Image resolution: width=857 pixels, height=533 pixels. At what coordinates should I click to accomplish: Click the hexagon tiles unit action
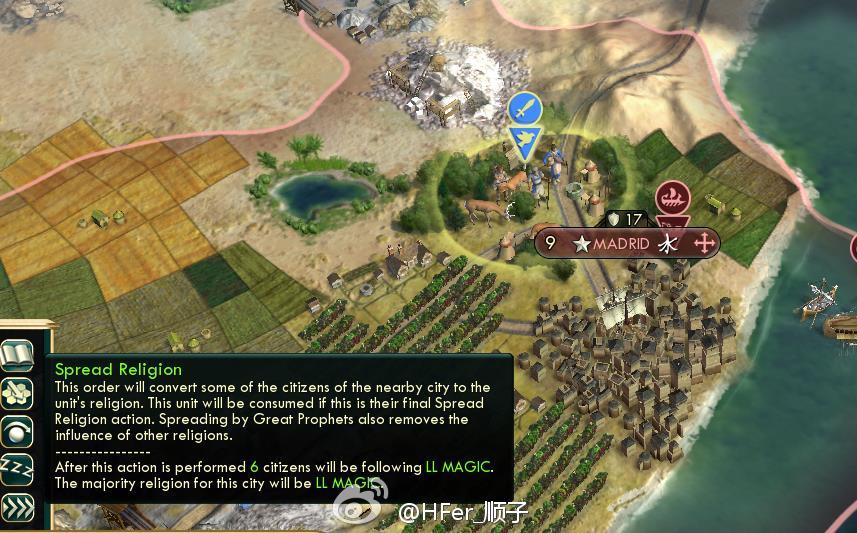17,393
